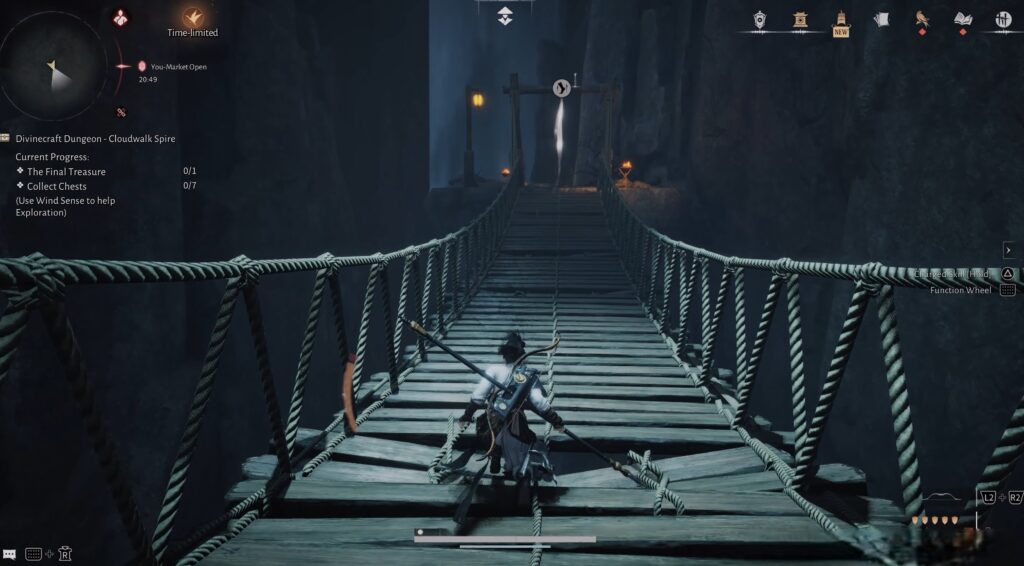1024x566 pixels.
Task: Click the red figures icon above minimap
Action: click(122, 17)
